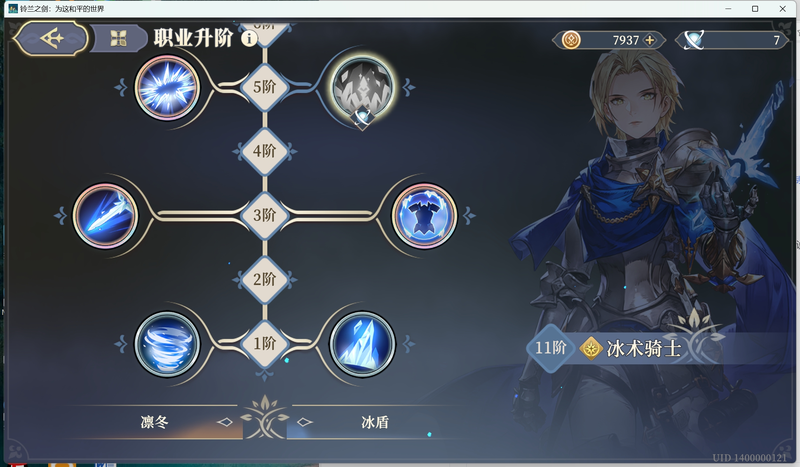Add gold coins with the plus button
This screenshot has height=467, width=800.
click(650, 40)
